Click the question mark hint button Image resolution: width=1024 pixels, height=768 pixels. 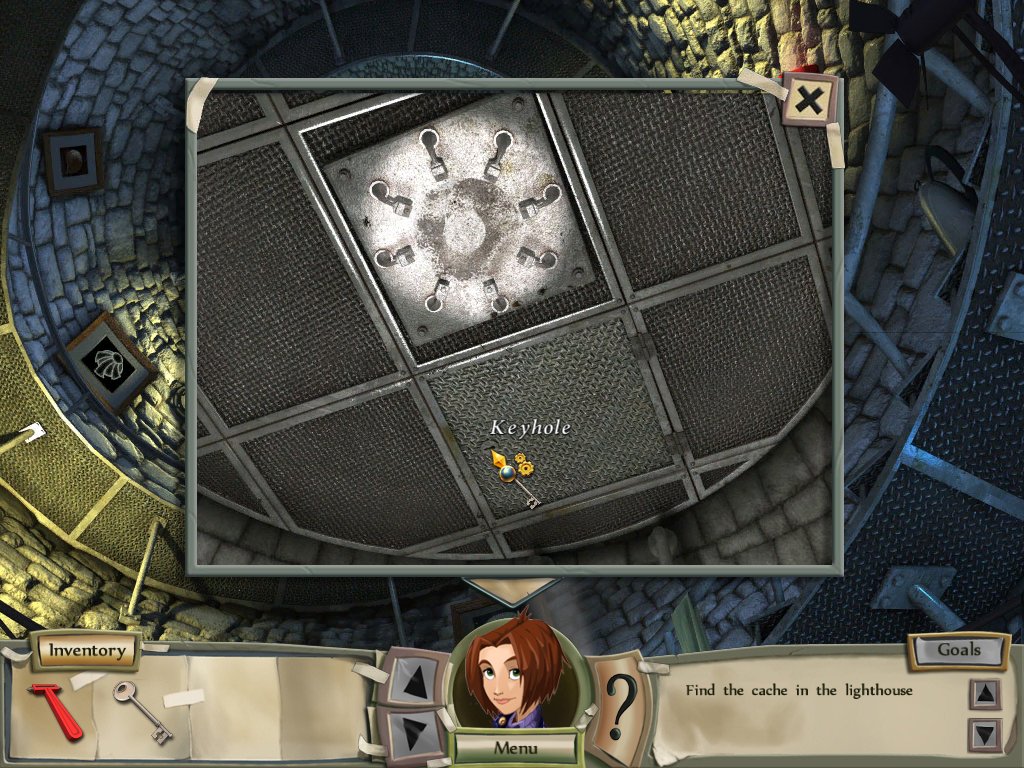click(621, 705)
